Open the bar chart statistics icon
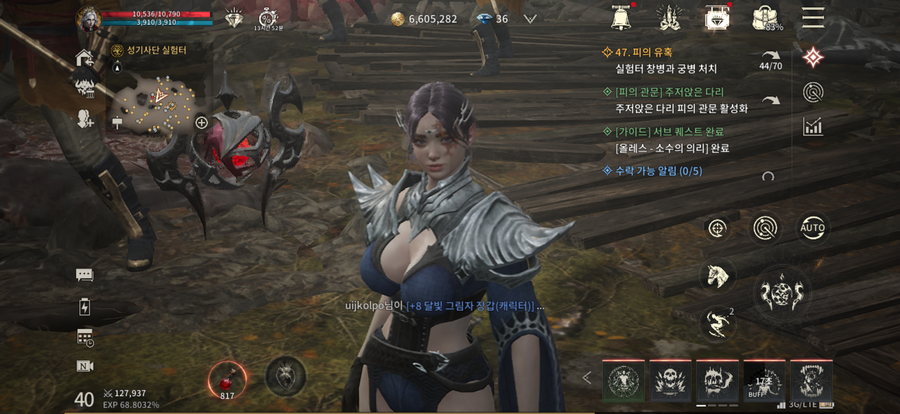 click(813, 126)
